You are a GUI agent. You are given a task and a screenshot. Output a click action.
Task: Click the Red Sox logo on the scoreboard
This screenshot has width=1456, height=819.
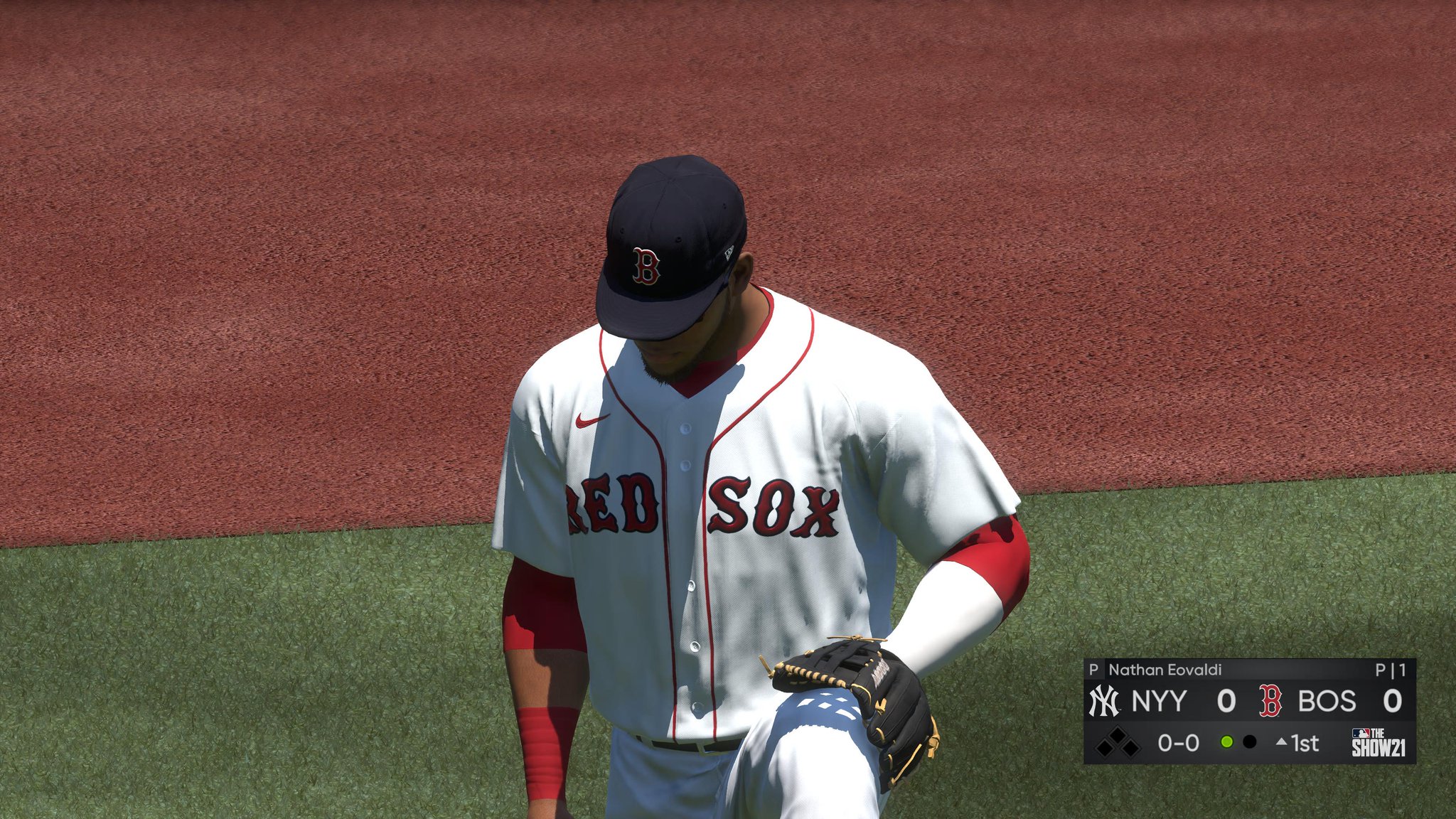coord(1270,701)
